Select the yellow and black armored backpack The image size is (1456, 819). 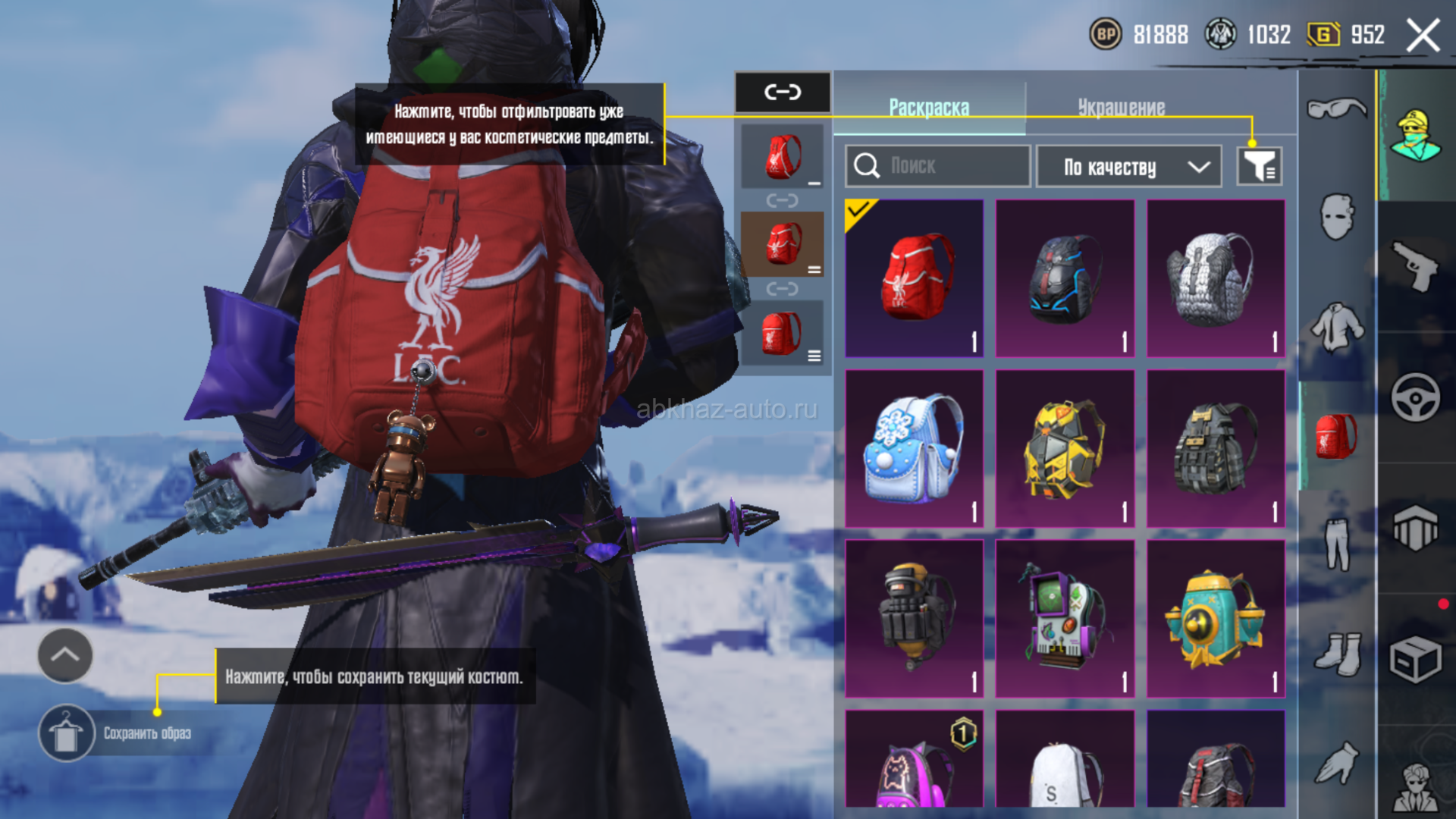pyautogui.click(x=1065, y=448)
